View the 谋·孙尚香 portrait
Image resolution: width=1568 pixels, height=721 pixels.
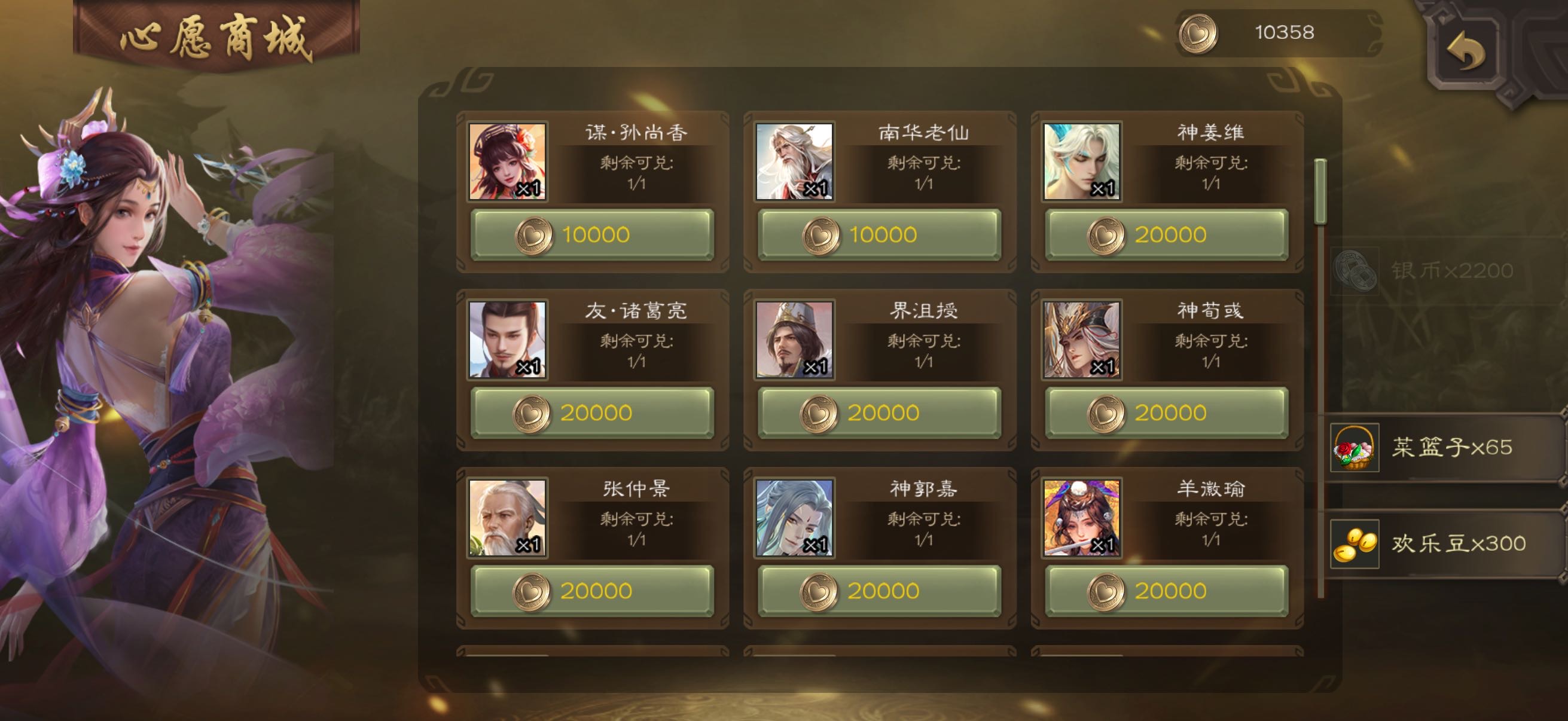pos(507,162)
